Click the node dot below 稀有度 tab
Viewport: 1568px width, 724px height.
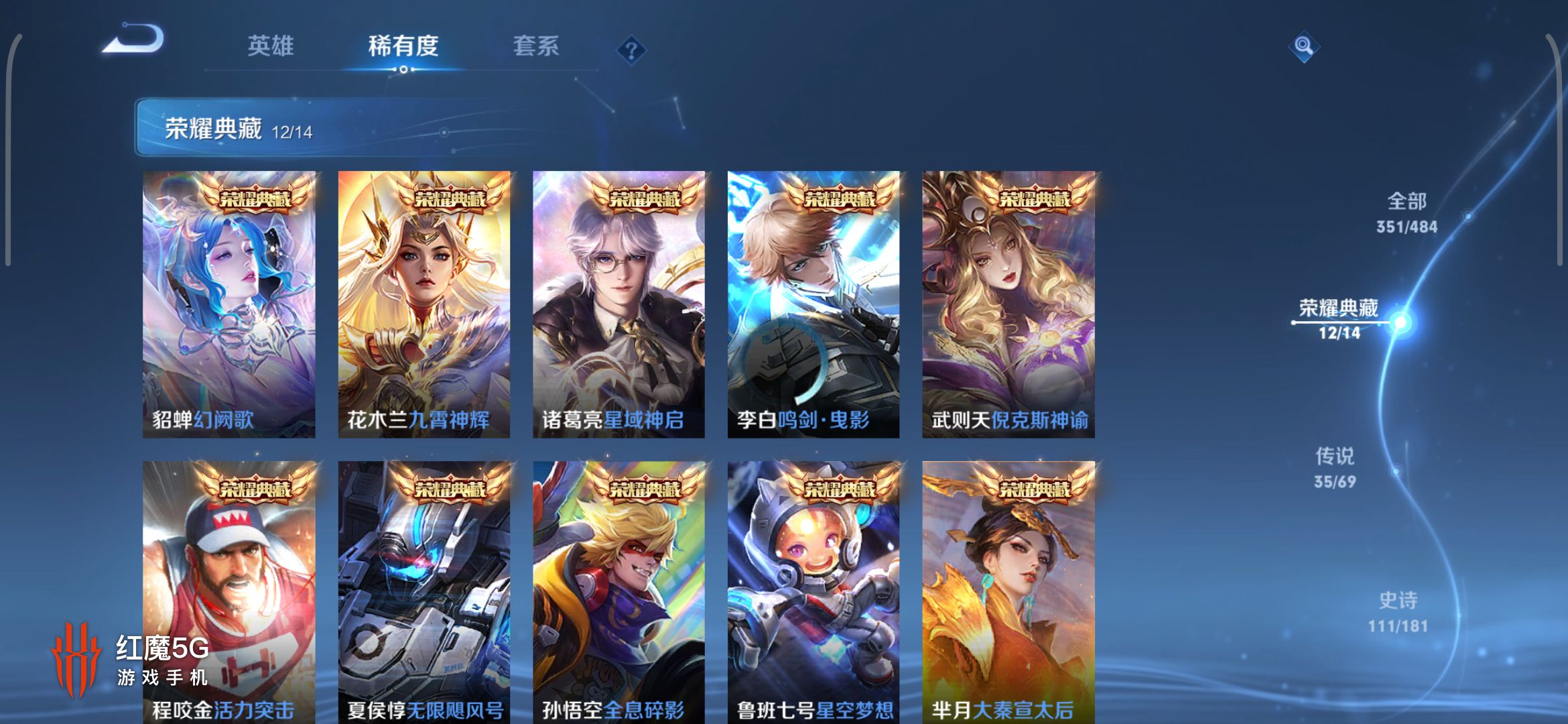click(402, 69)
